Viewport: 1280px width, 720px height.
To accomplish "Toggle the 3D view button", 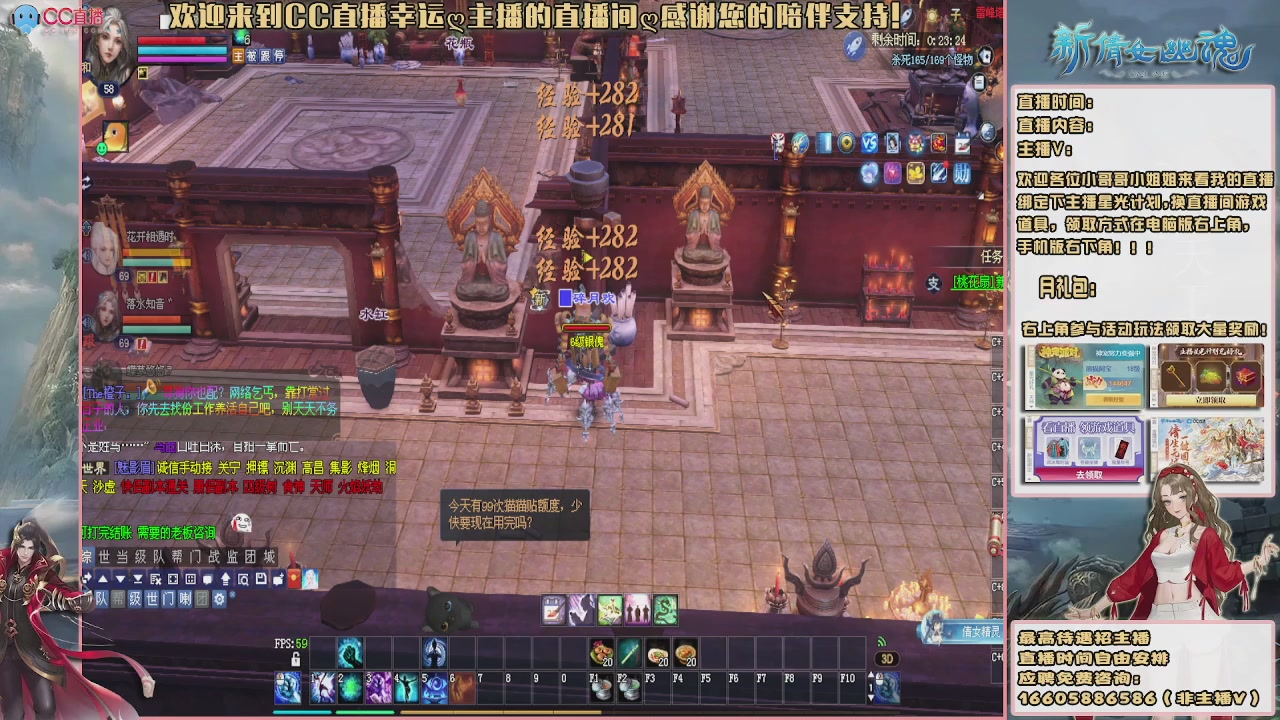I will 888,659.
